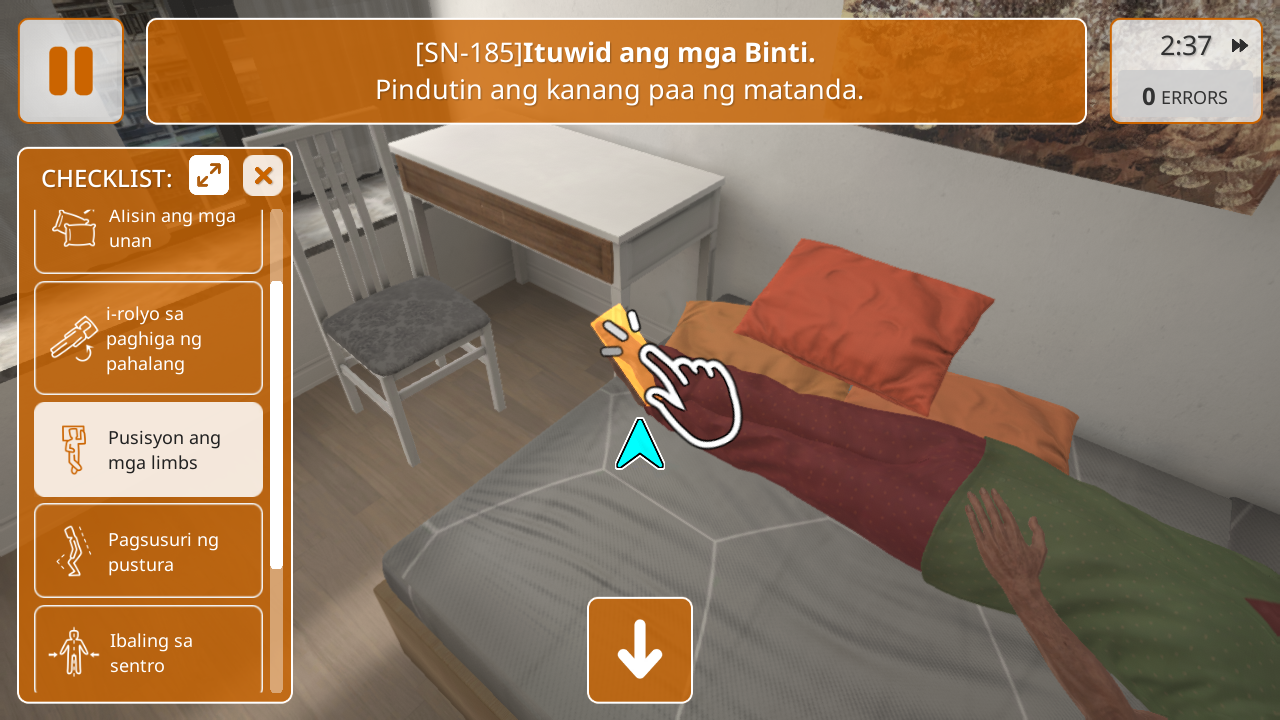Click the down arrow button
Viewport: 1280px width, 720px height.
point(640,650)
